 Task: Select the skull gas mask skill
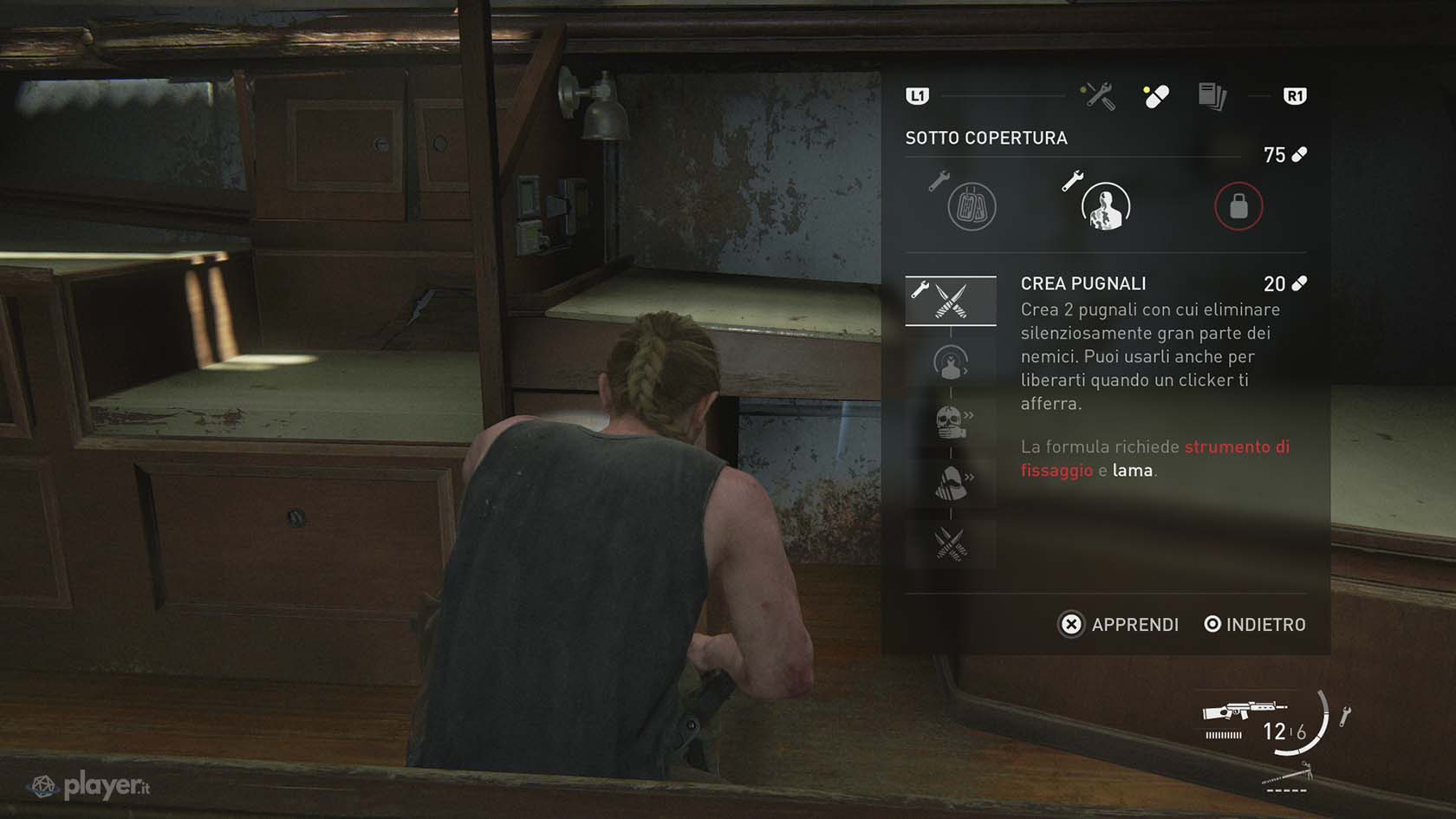point(951,422)
